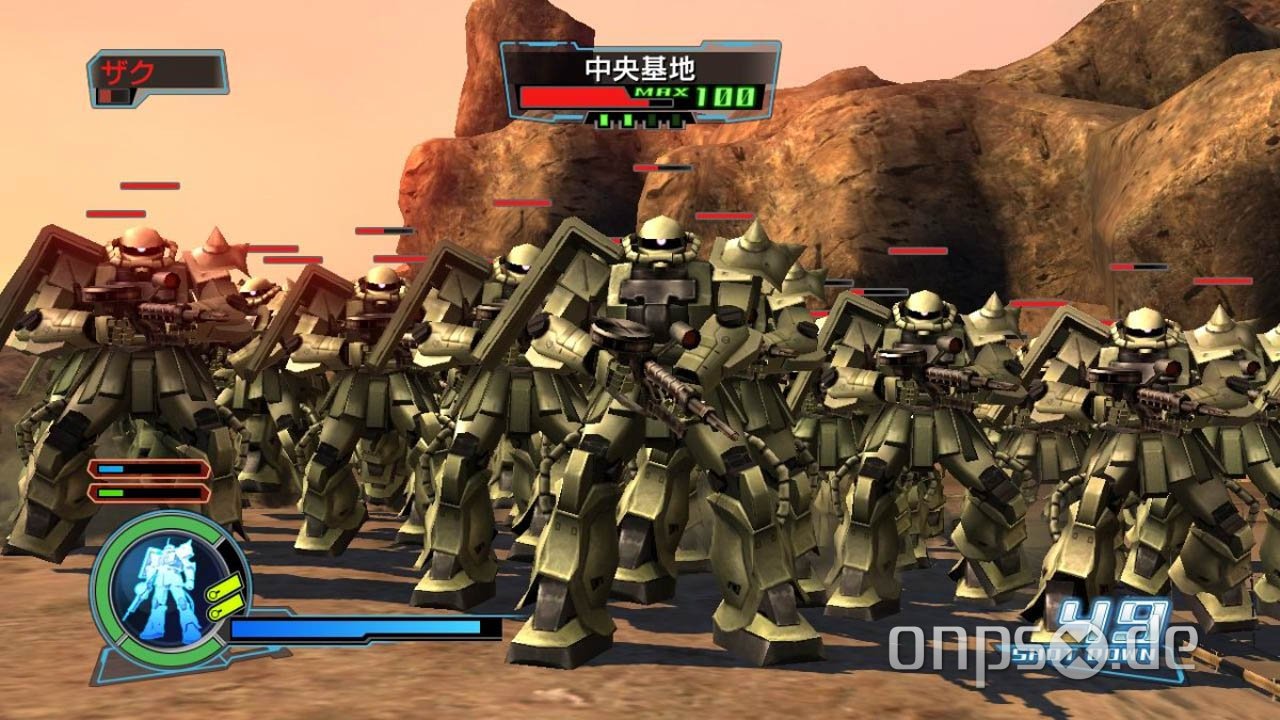
Task: Click the upper yellow ammo indicator pill
Action: (225, 586)
